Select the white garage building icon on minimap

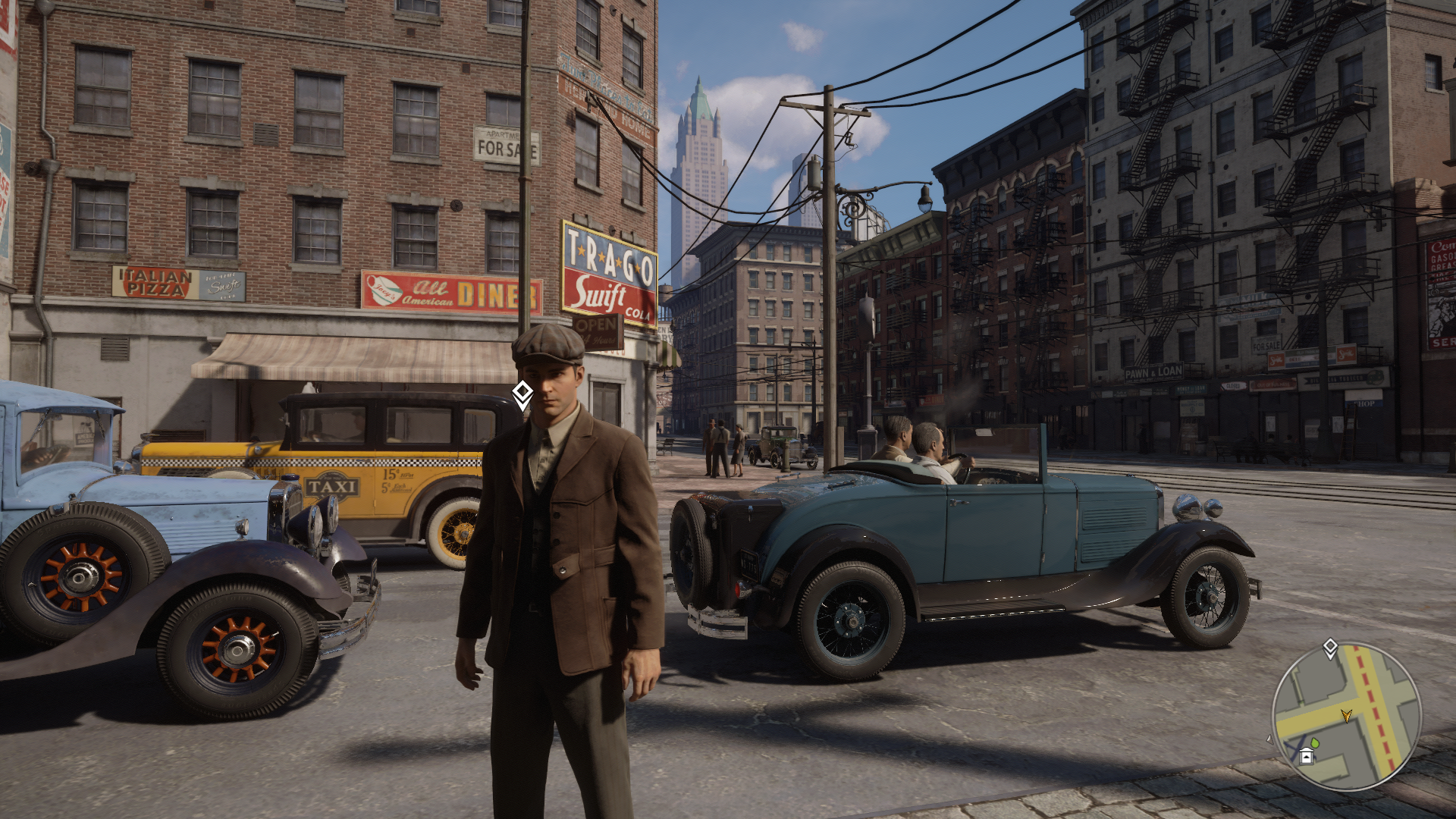(x=1306, y=756)
